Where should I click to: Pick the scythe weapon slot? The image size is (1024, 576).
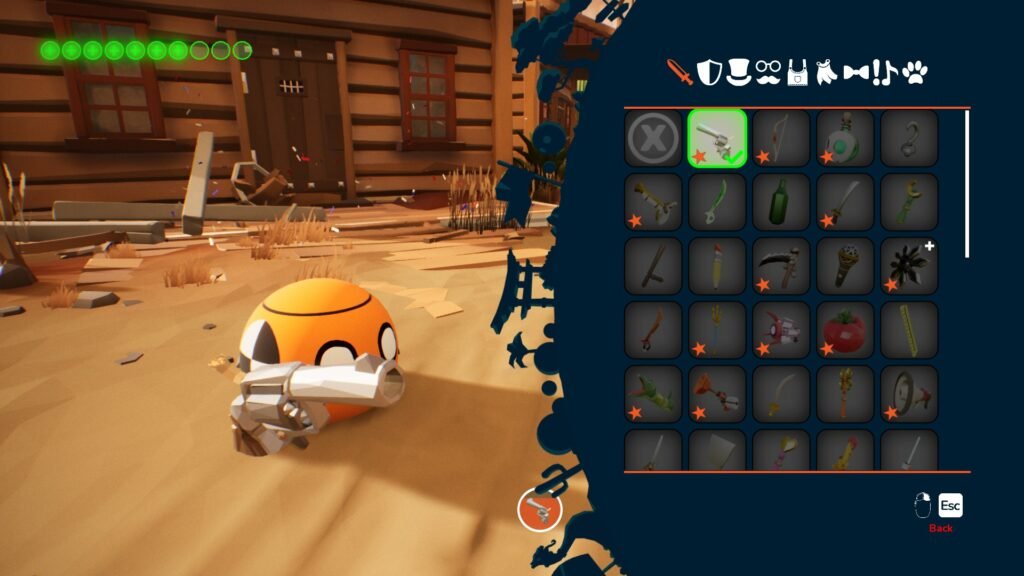pos(781,266)
